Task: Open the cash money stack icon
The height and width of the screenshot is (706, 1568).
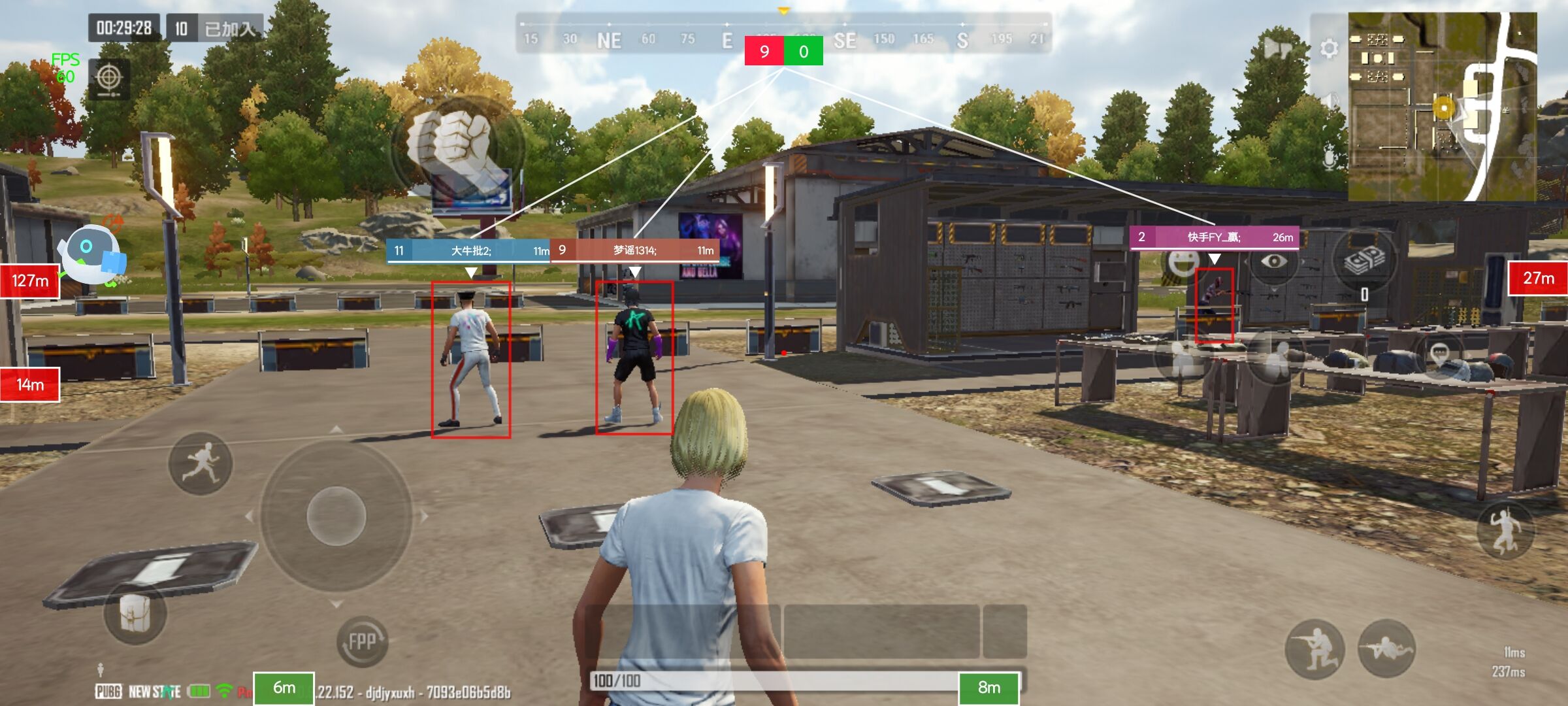Action: click(1364, 260)
